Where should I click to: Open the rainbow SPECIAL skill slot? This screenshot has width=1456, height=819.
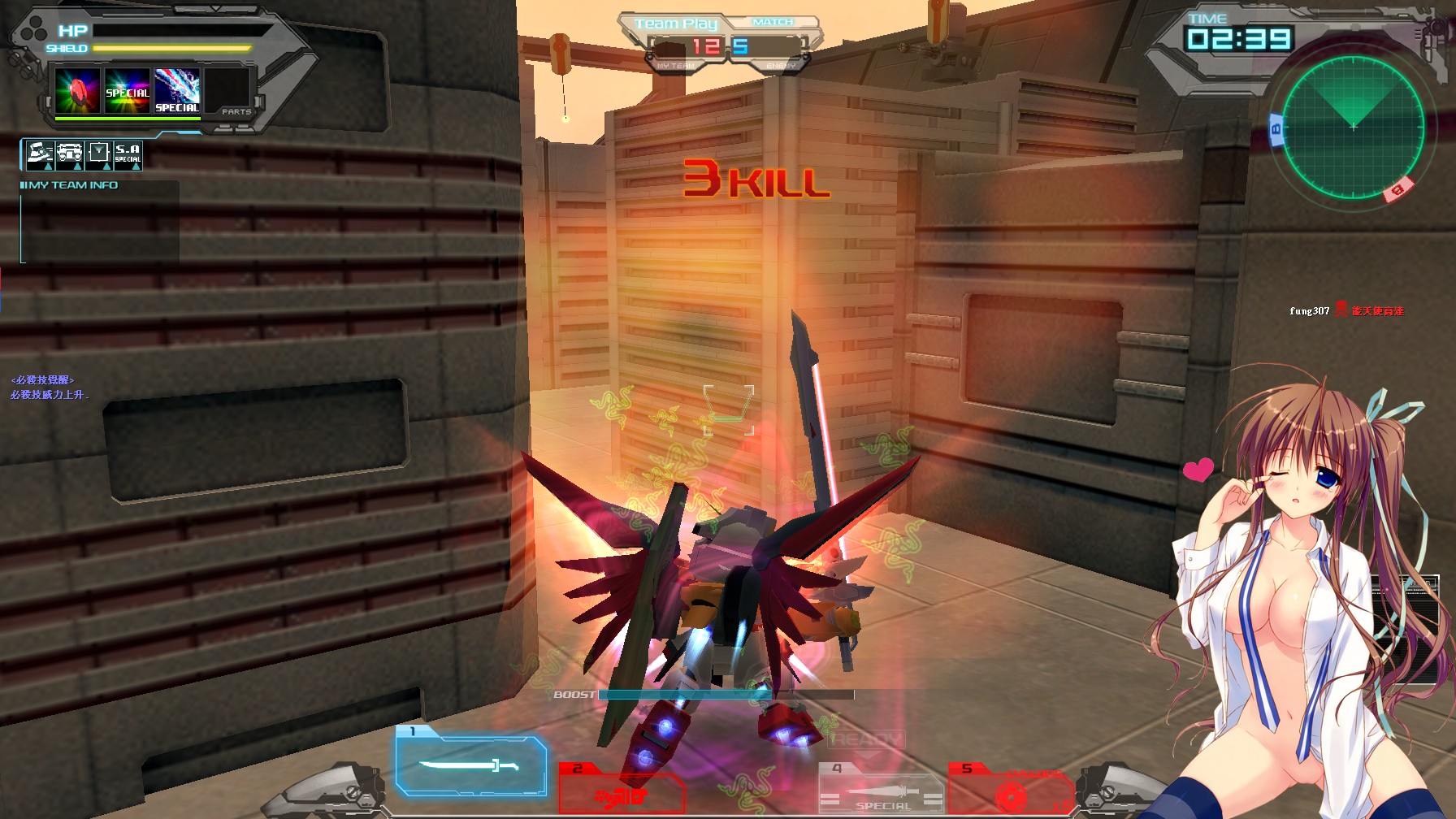(x=127, y=91)
